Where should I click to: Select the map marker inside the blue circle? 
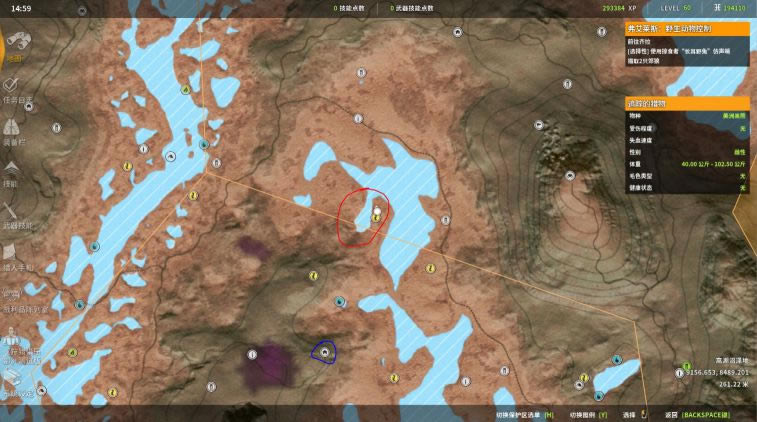pos(324,353)
